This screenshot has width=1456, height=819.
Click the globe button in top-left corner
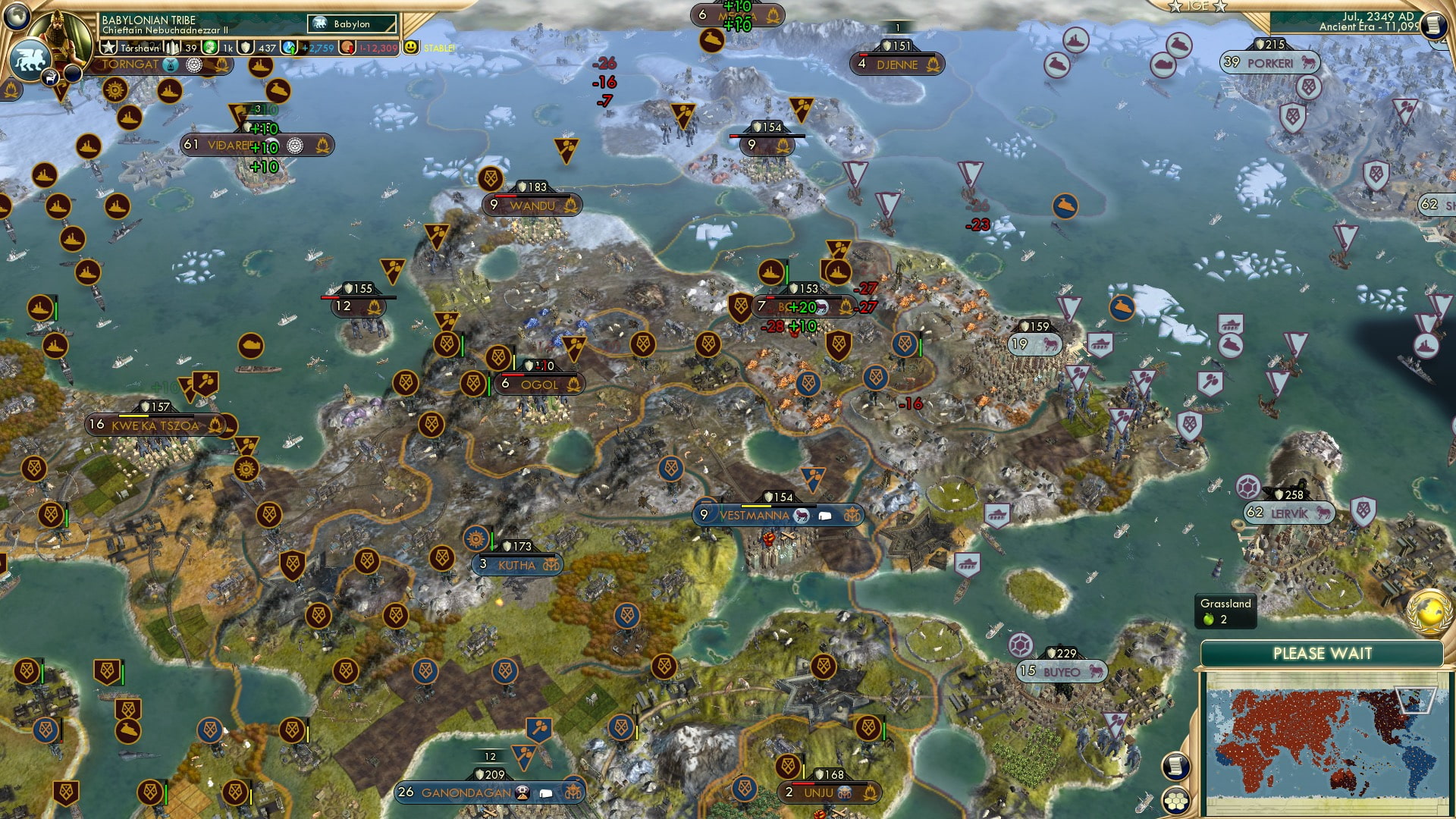(x=17, y=14)
